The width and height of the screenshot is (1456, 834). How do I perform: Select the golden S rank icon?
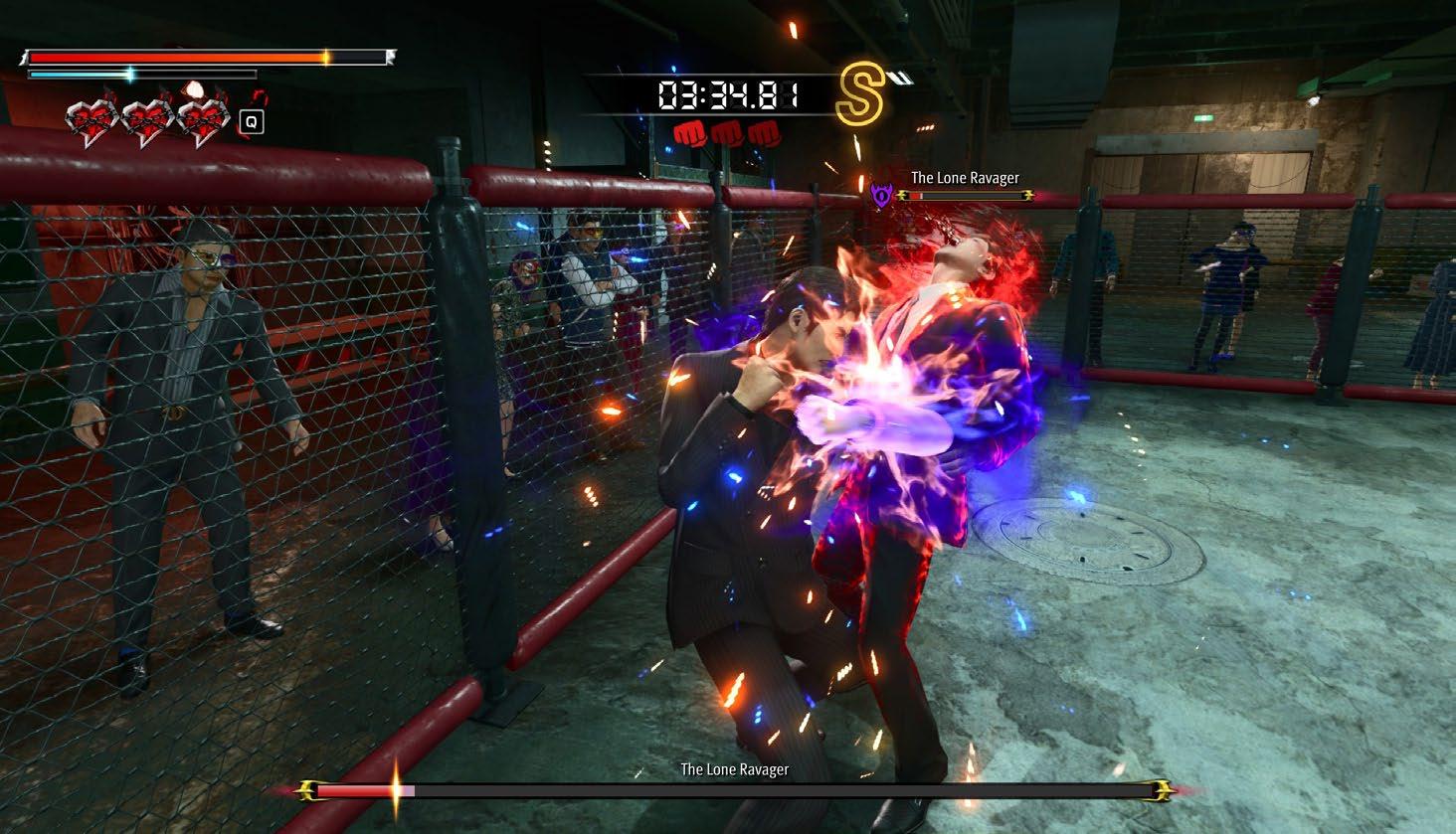click(859, 95)
